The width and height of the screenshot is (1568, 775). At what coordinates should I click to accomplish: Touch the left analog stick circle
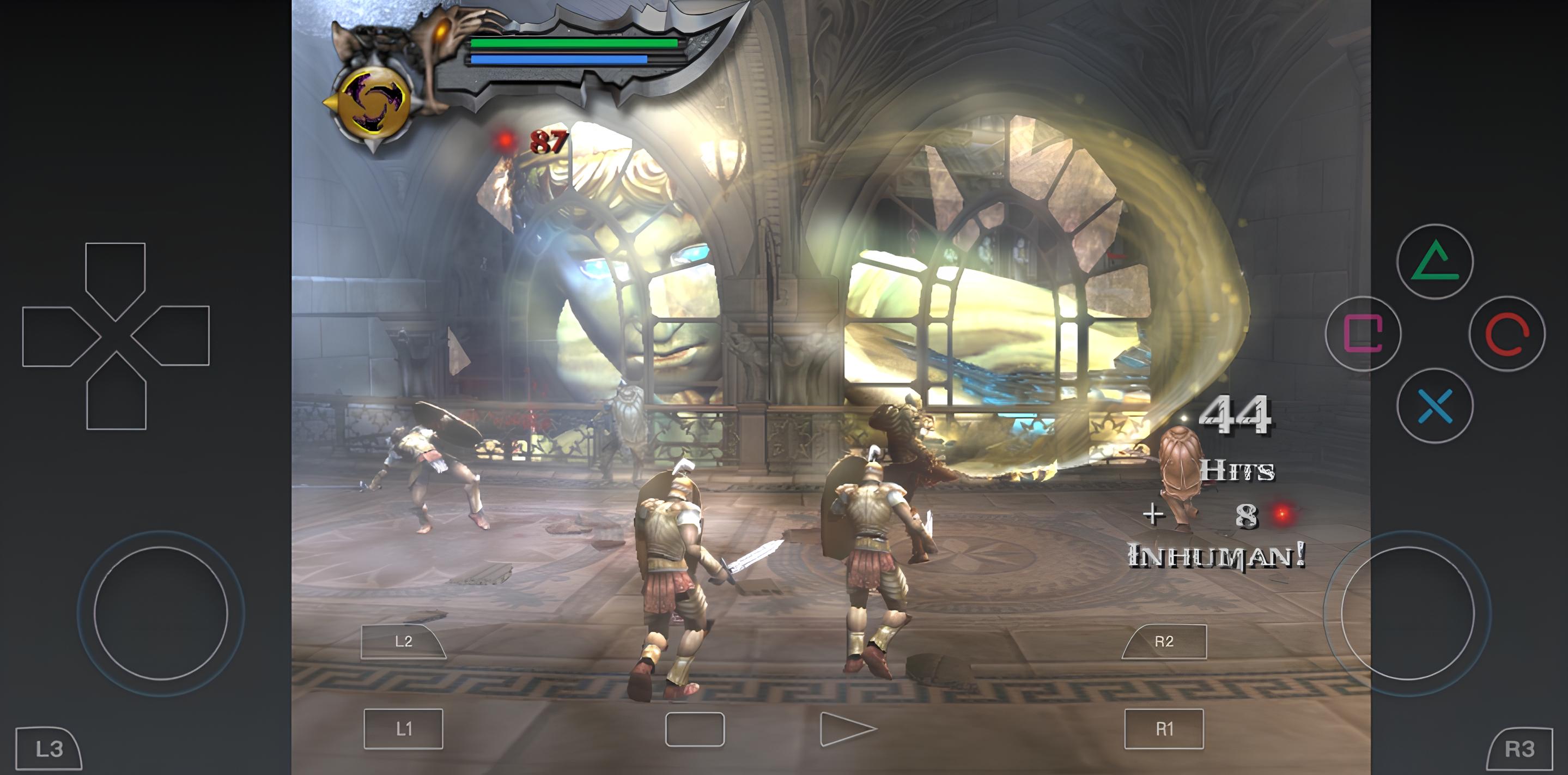click(161, 613)
